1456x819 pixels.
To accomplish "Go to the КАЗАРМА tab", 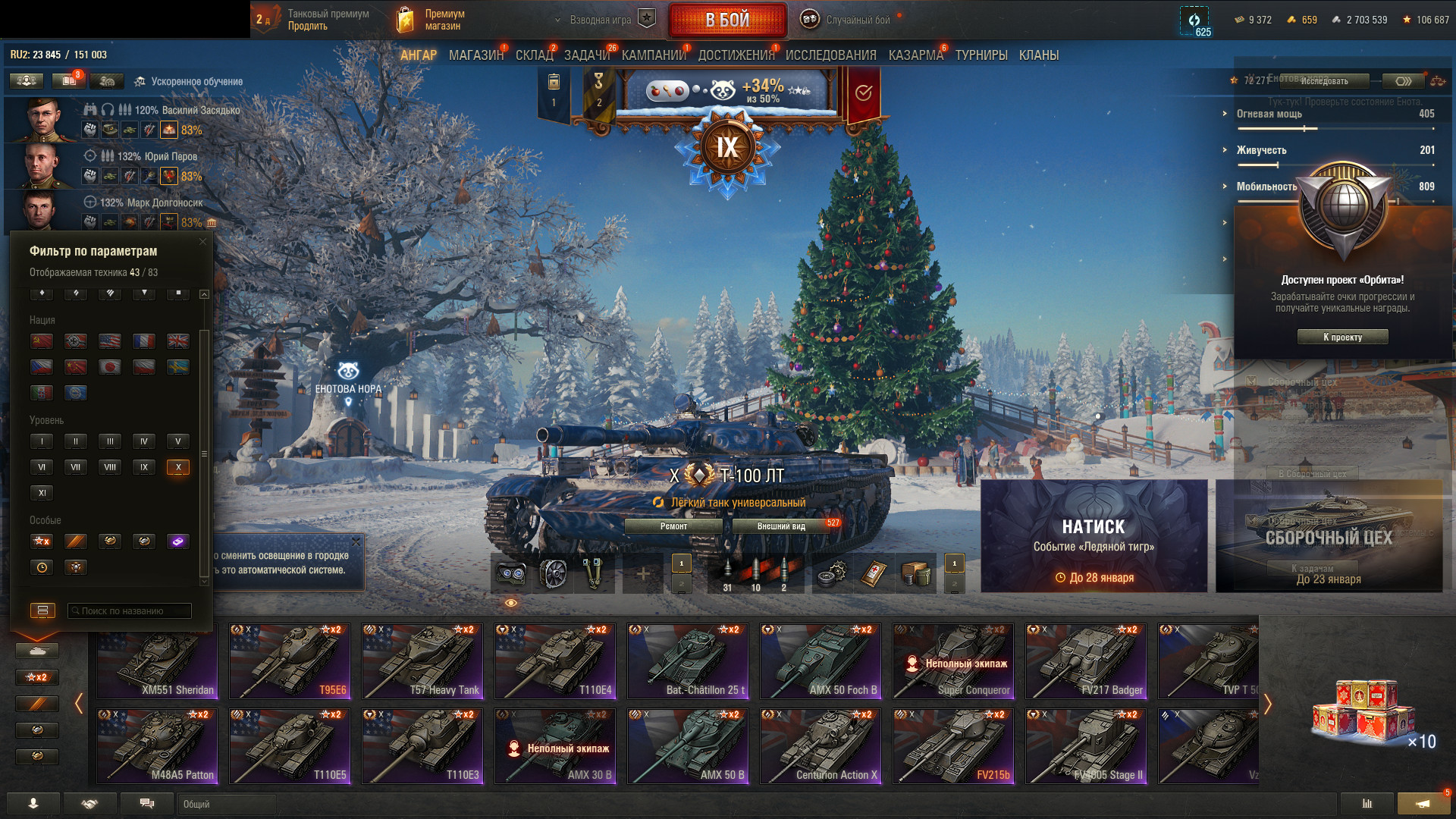I will pos(915,55).
